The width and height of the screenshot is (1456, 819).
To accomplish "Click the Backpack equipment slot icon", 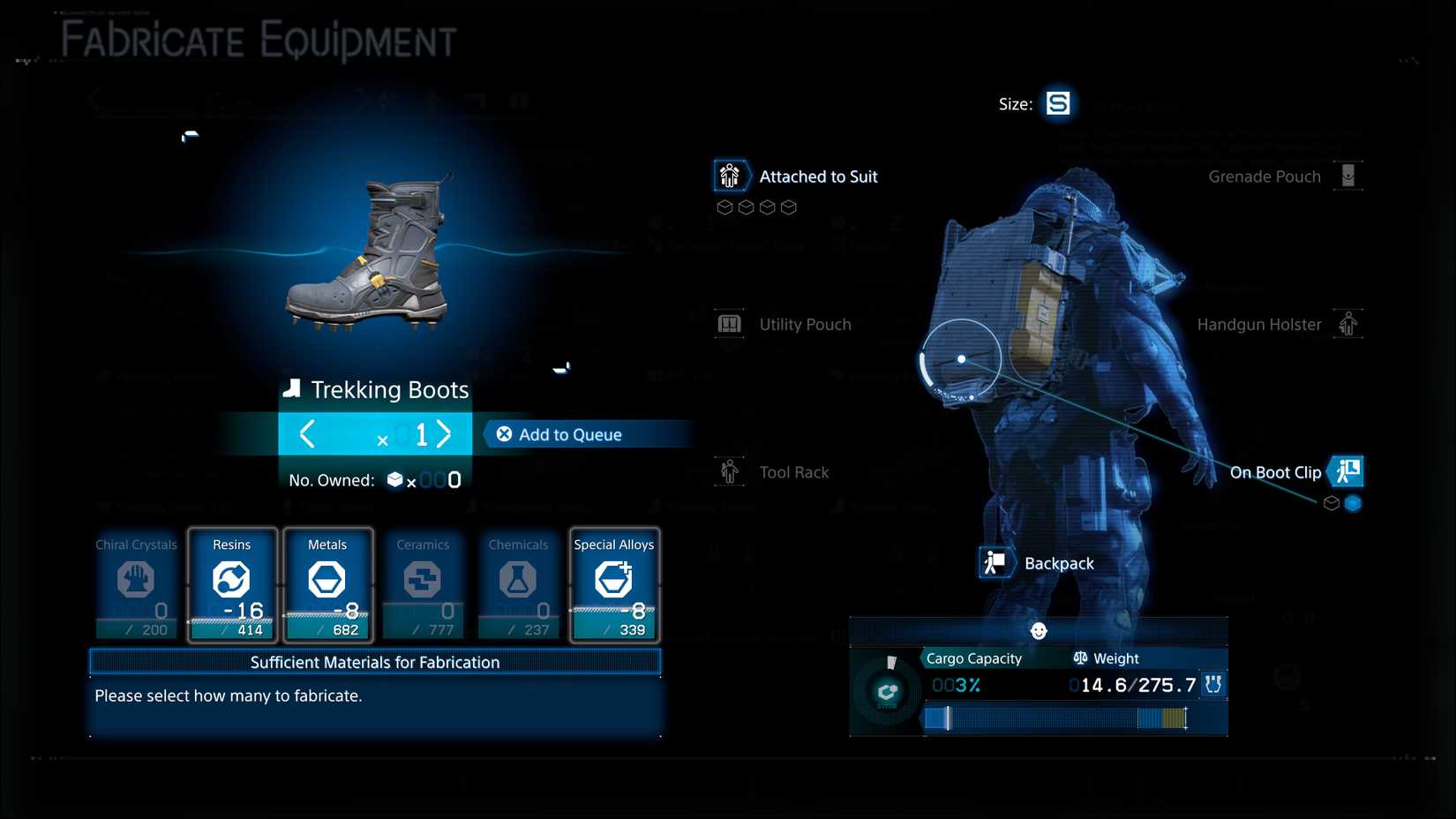I will click(x=995, y=562).
